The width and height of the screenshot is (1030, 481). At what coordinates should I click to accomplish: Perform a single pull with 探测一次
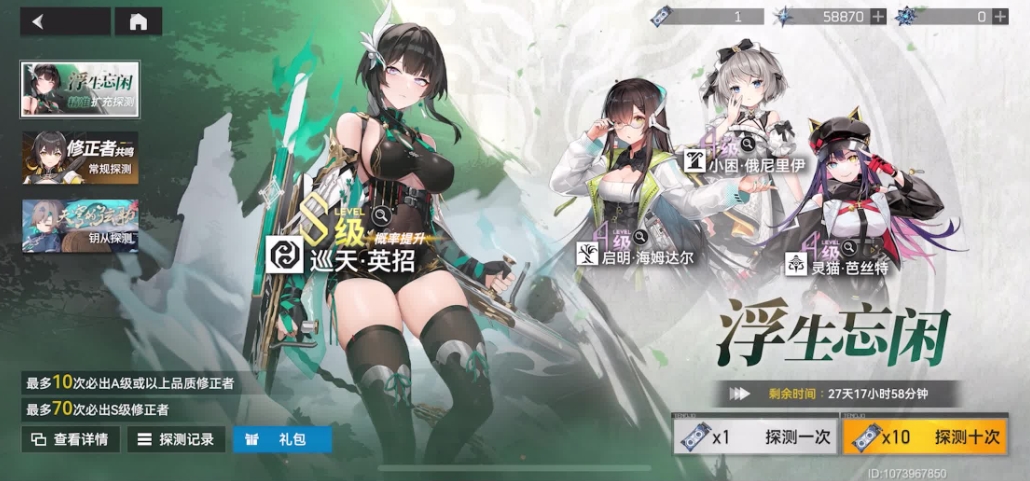754,437
